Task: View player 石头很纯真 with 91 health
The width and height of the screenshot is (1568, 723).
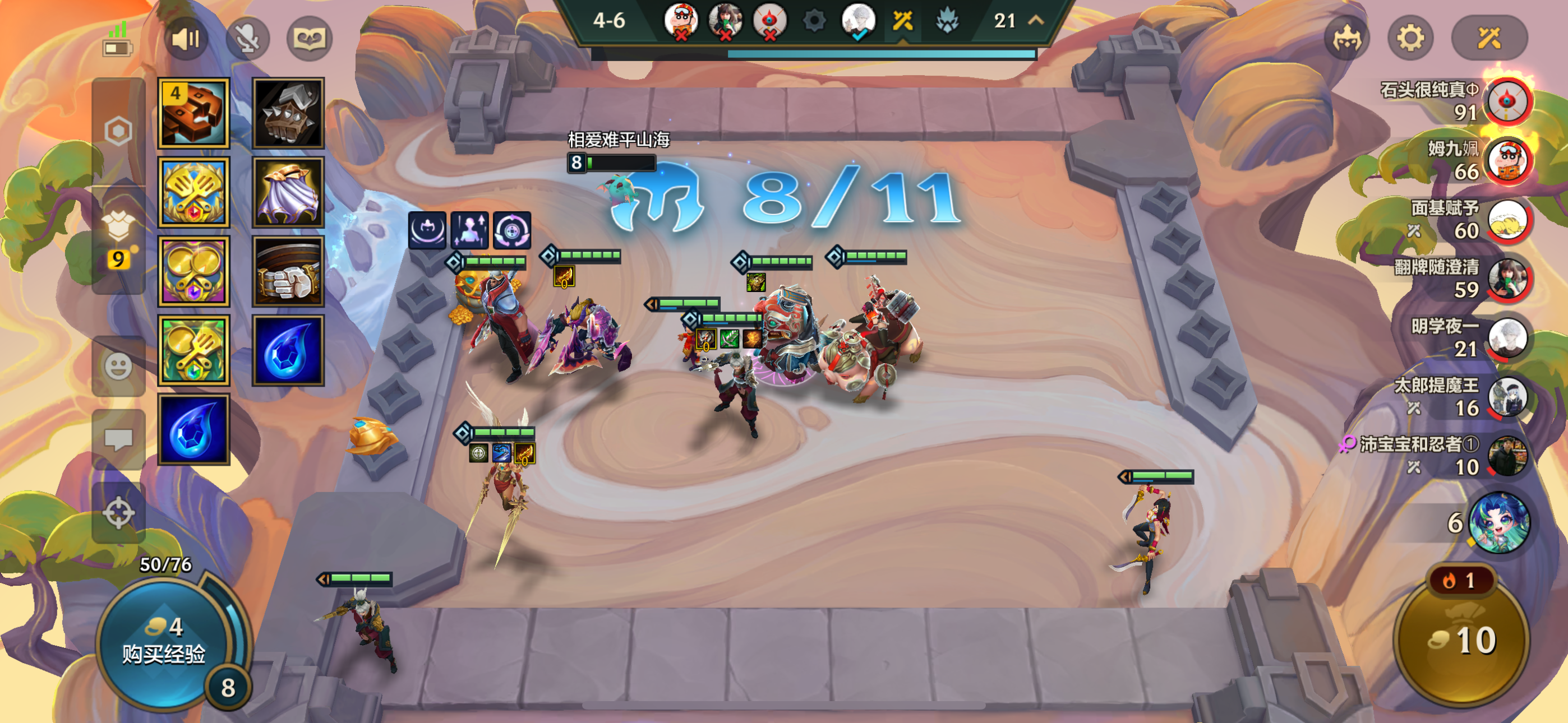Action: point(1506,101)
